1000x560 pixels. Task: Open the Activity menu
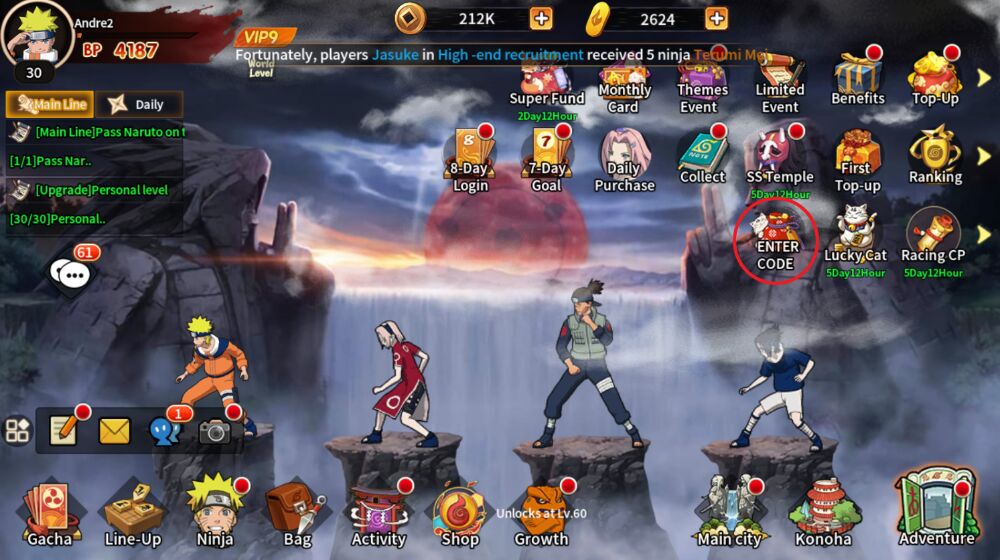click(x=378, y=512)
